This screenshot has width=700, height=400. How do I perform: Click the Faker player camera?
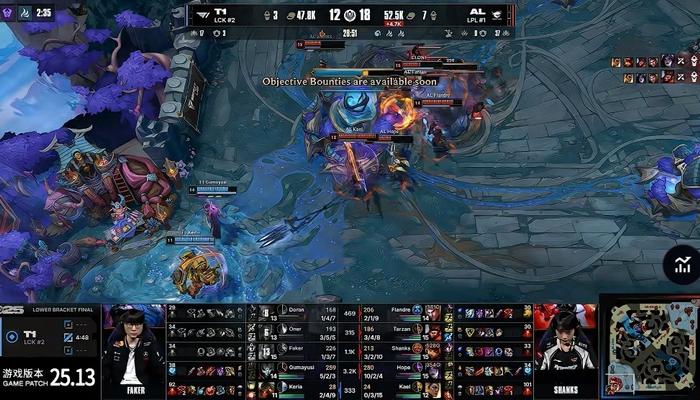tap(134, 351)
